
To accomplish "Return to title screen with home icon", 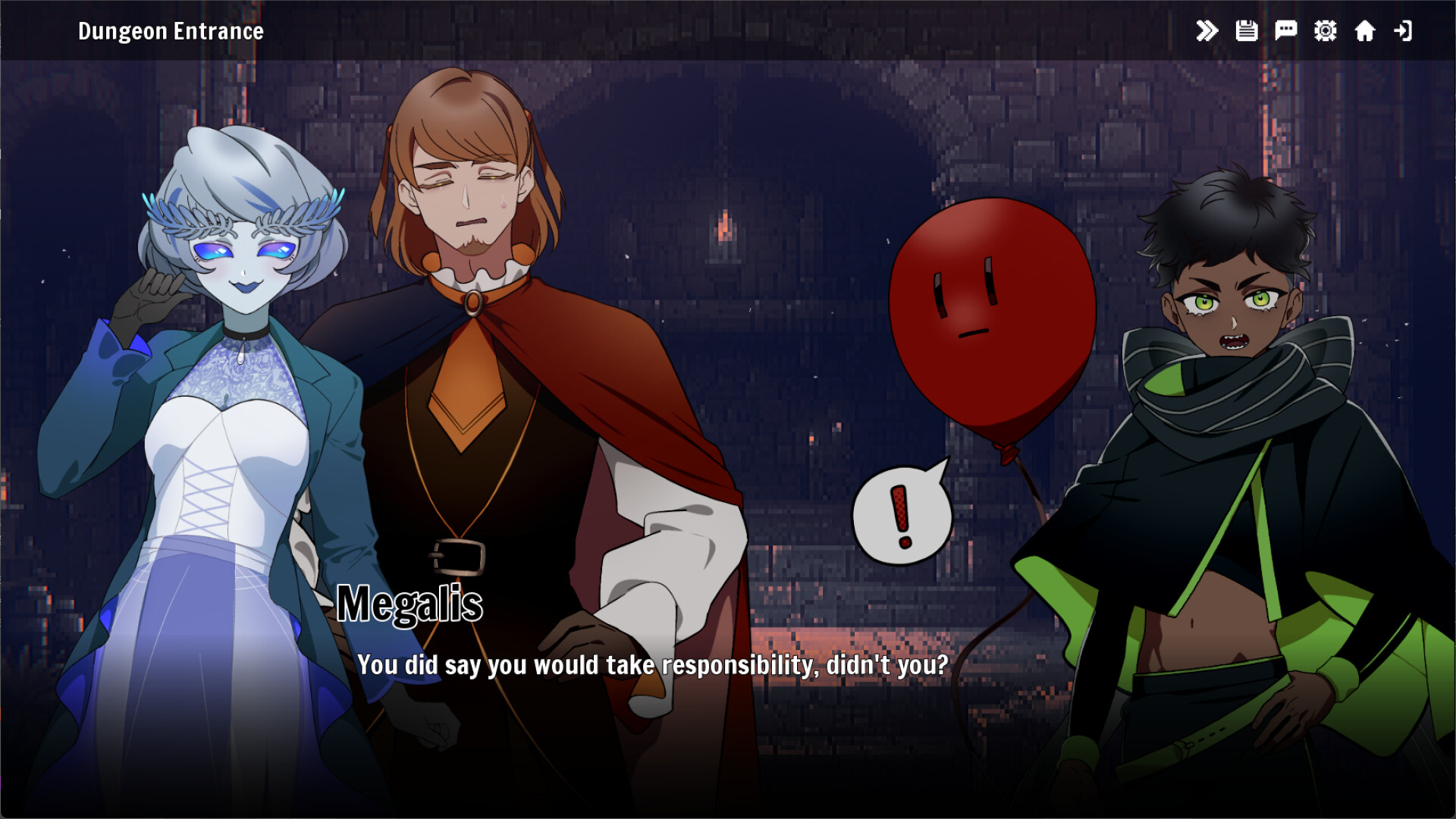I will pos(1365,30).
